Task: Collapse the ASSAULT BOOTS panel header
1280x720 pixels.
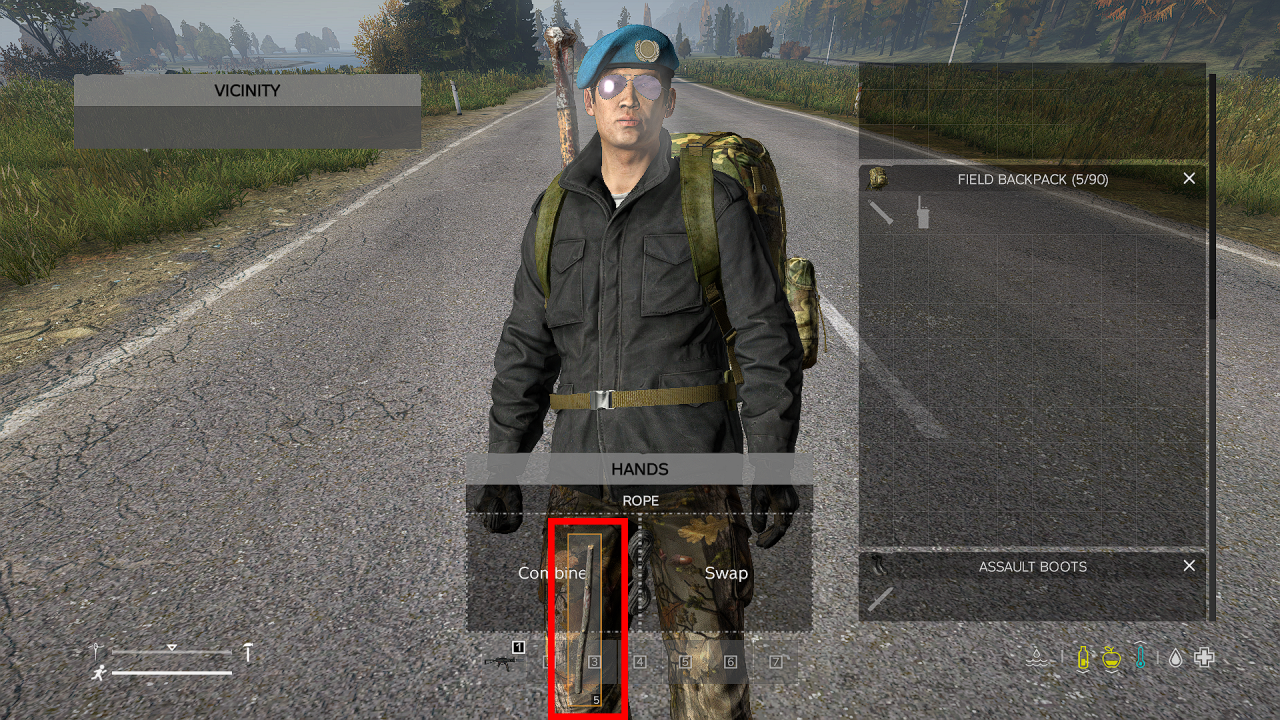Action: coord(1032,566)
